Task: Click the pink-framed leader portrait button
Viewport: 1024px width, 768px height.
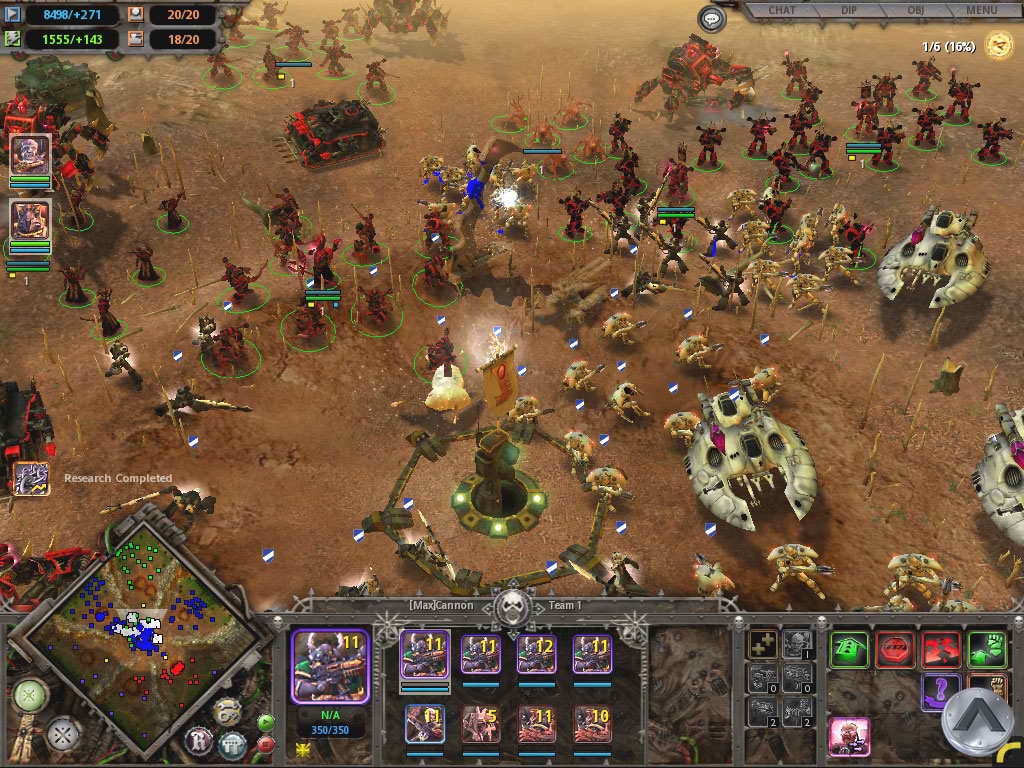Action: [849, 737]
